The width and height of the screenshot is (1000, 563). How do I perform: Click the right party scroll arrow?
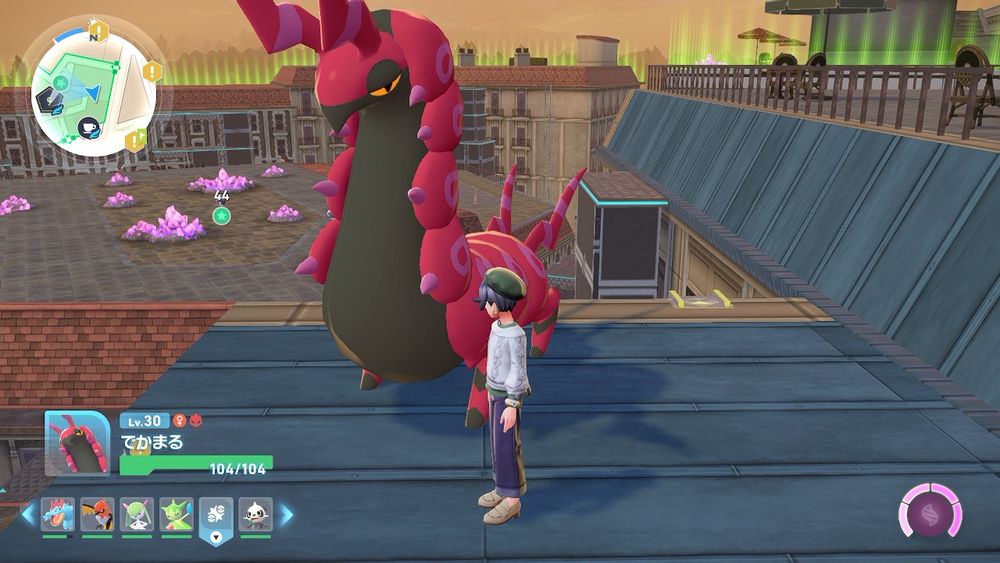coord(287,515)
